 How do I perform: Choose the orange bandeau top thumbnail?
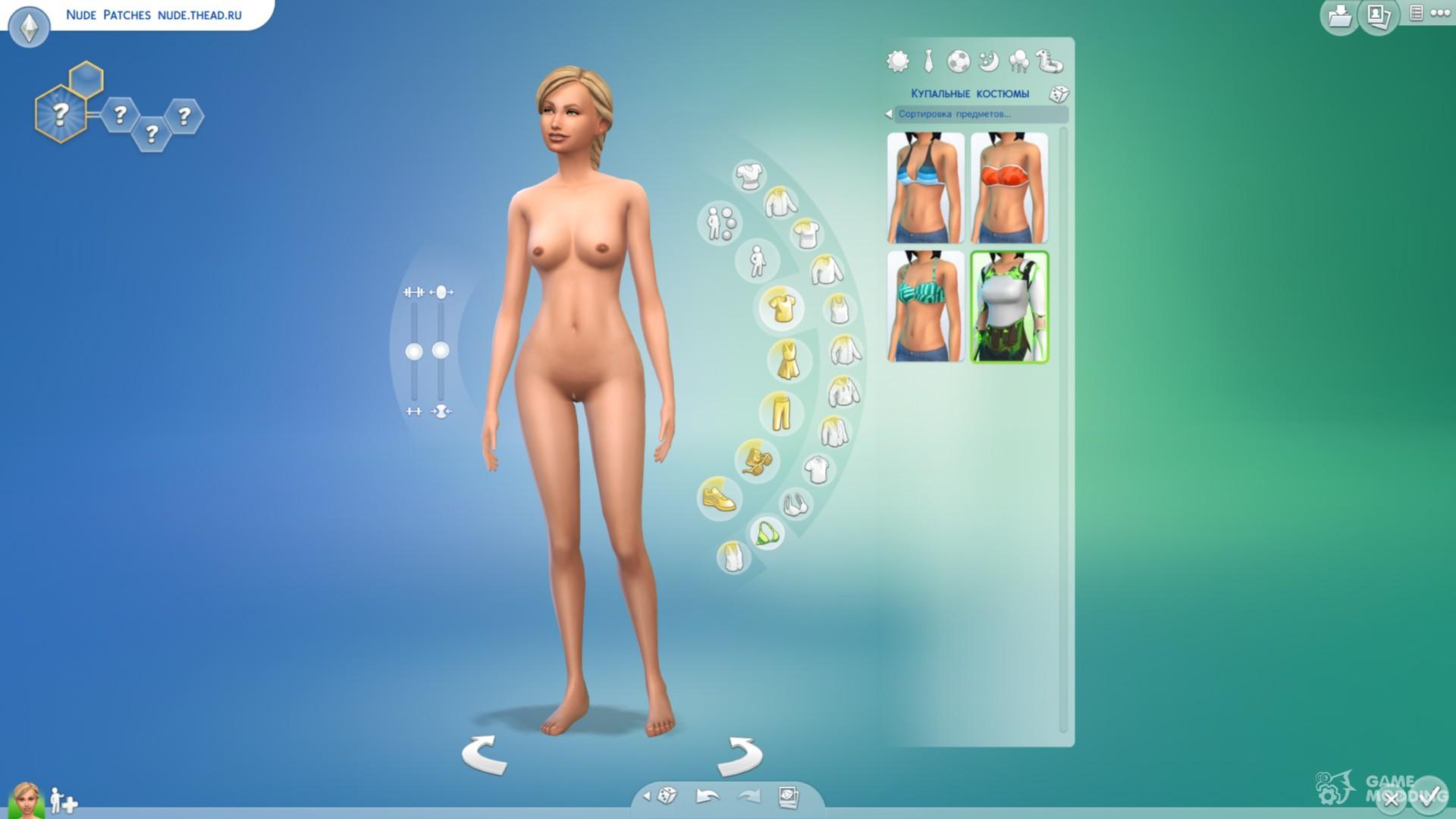(1009, 187)
